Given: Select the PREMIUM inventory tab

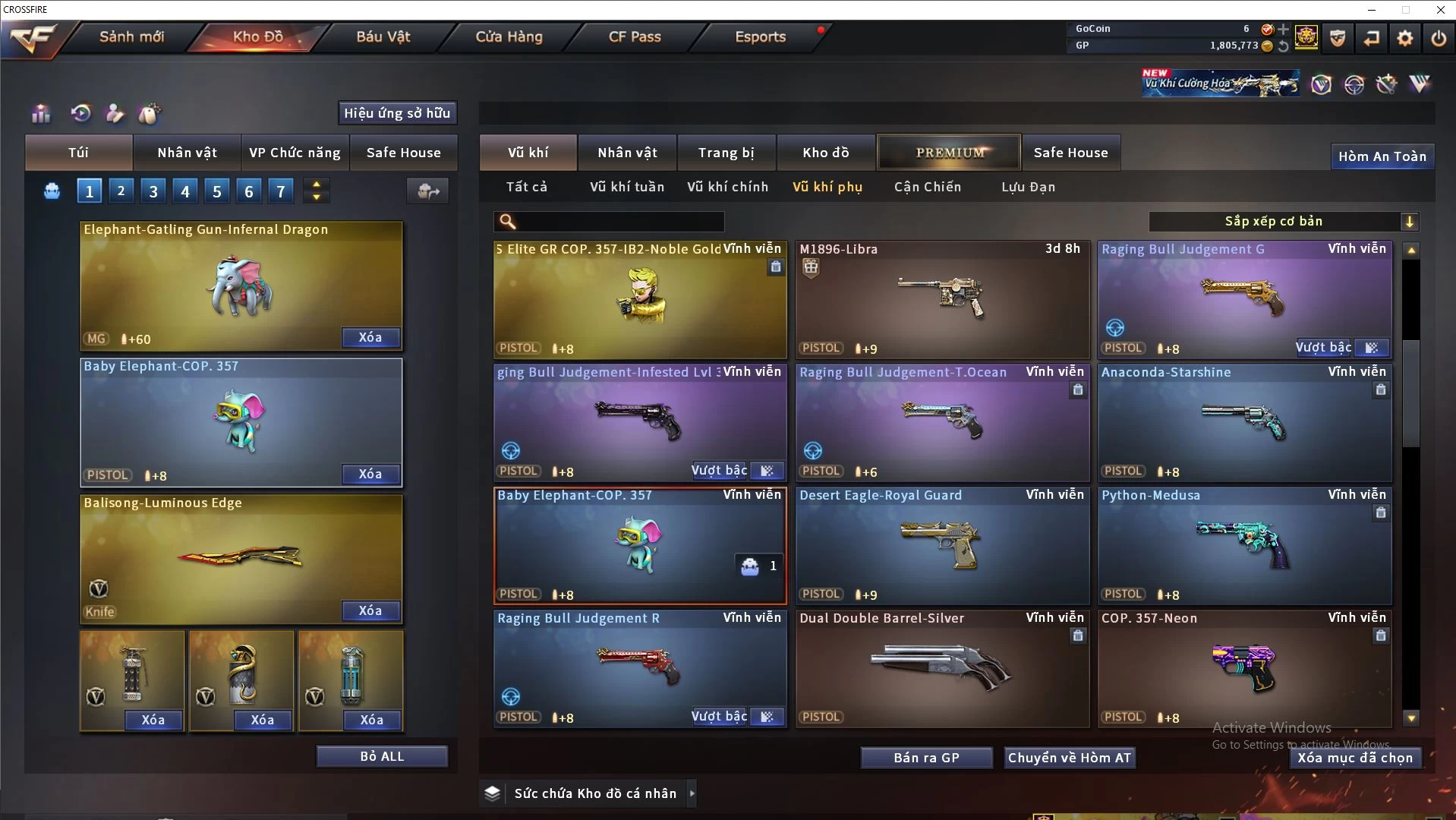Looking at the screenshot, I should (x=950, y=153).
